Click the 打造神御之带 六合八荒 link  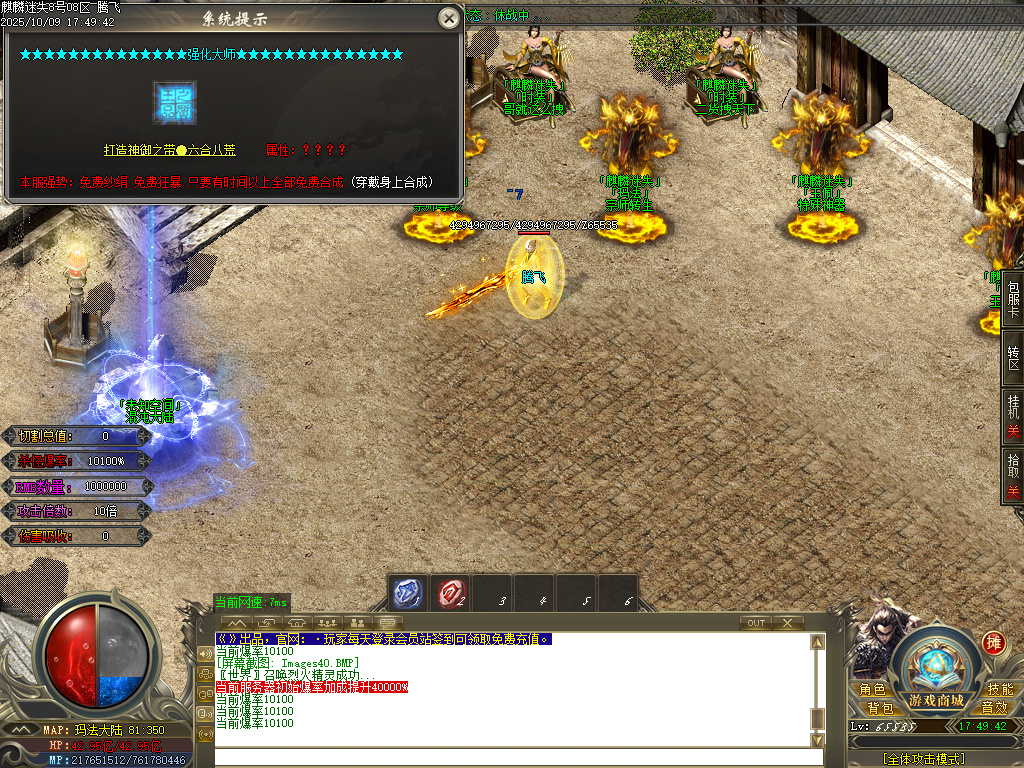tap(170, 150)
